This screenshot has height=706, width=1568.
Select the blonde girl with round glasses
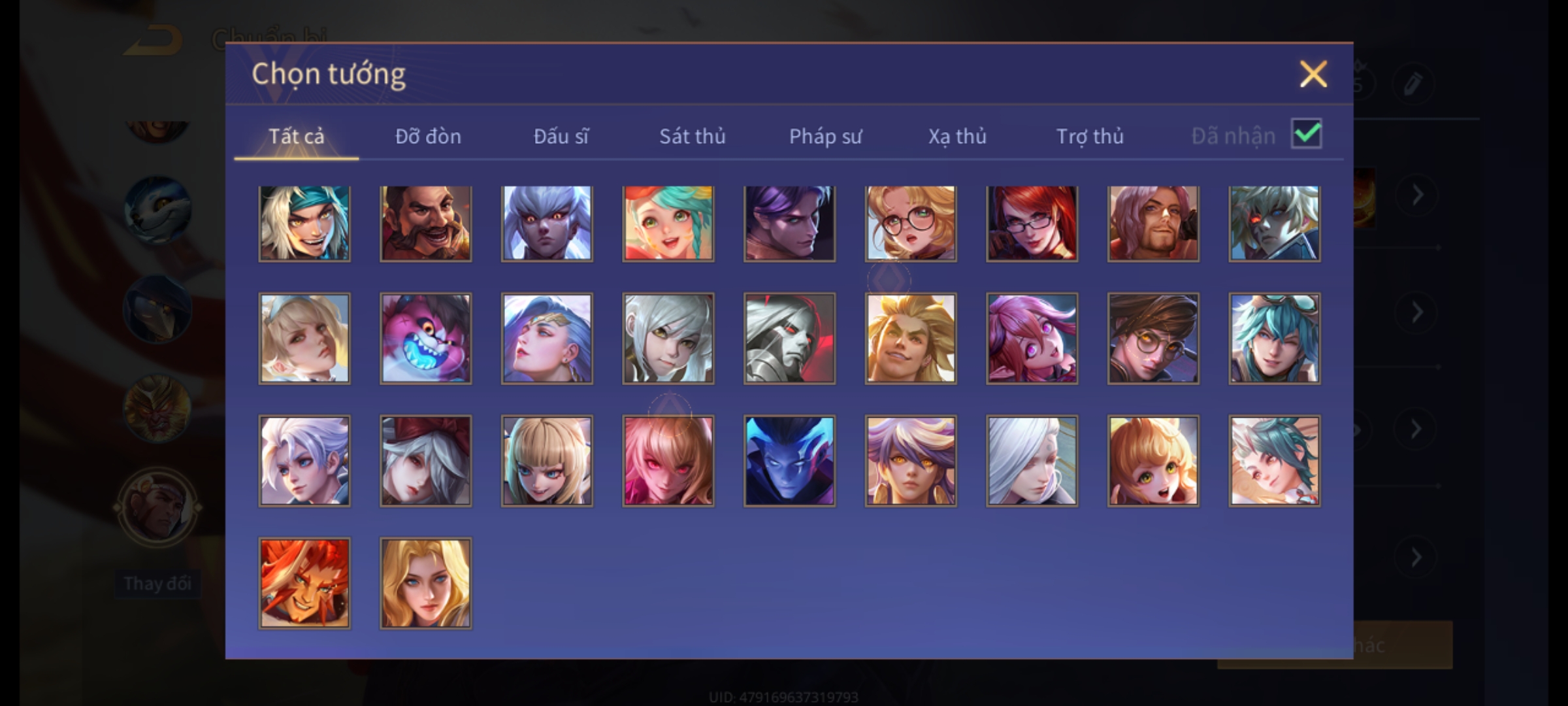(x=911, y=224)
